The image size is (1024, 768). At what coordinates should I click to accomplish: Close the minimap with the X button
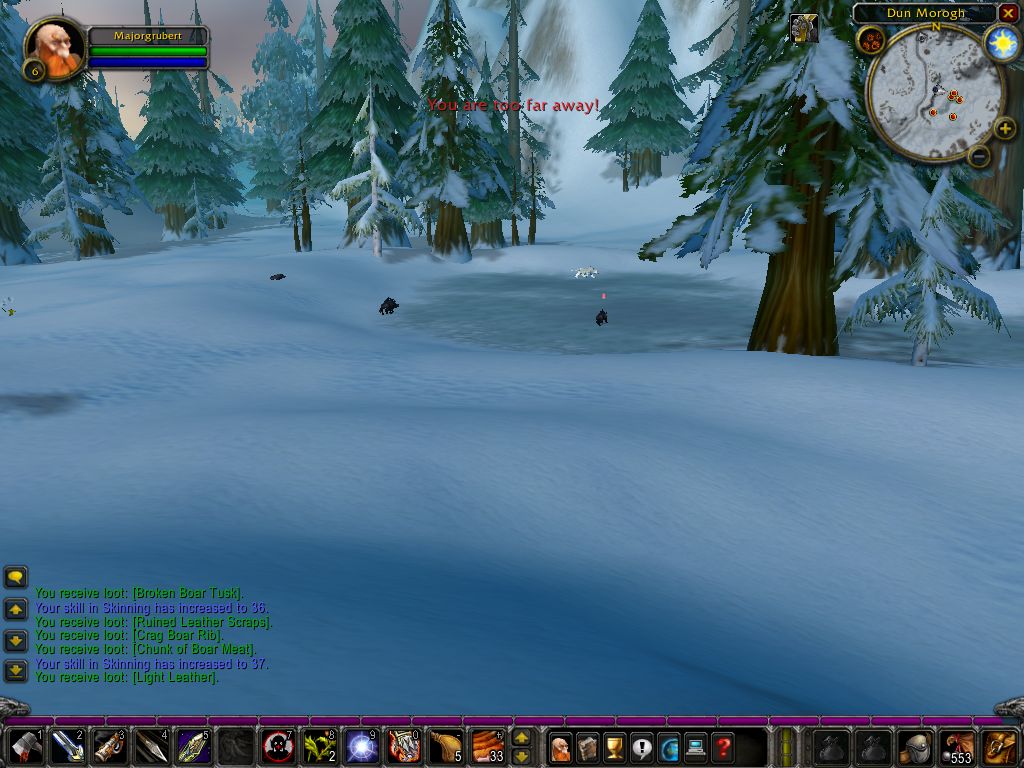[1008, 13]
